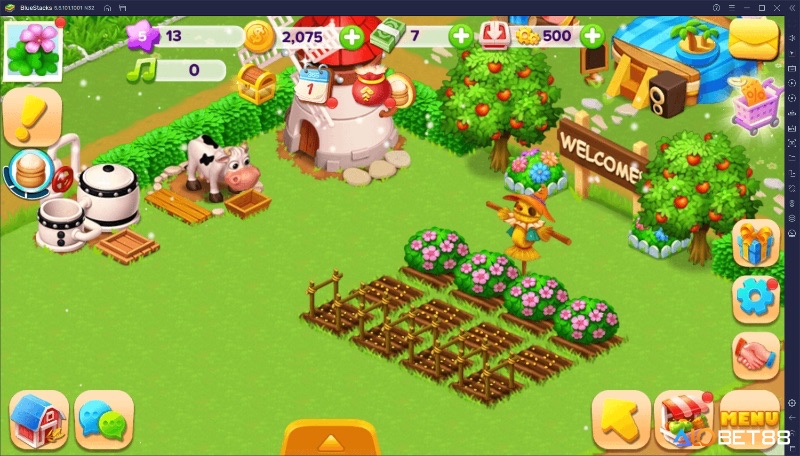This screenshot has width=800, height=456.
Task: Open the yellow mail envelope
Action: [x=754, y=40]
